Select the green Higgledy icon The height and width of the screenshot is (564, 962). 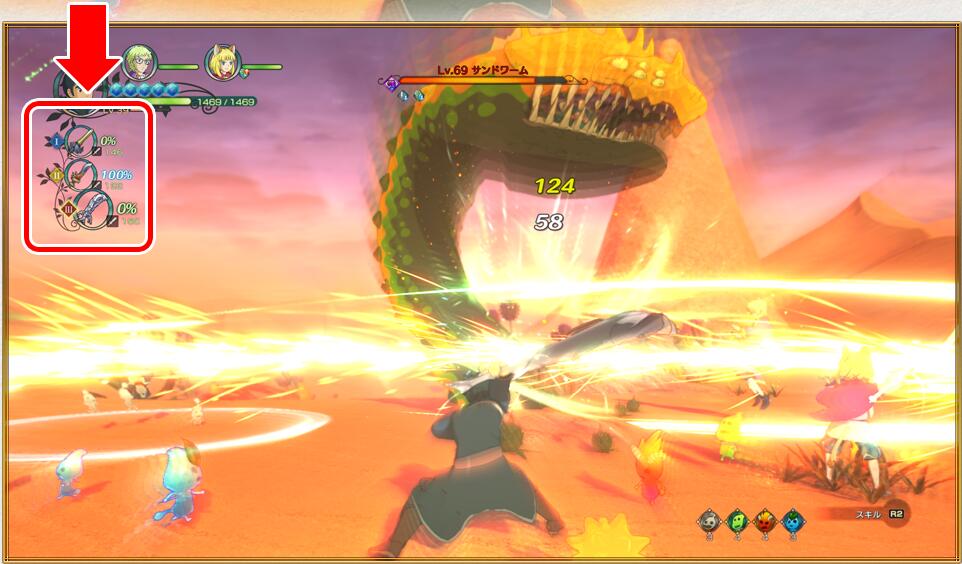click(x=736, y=521)
